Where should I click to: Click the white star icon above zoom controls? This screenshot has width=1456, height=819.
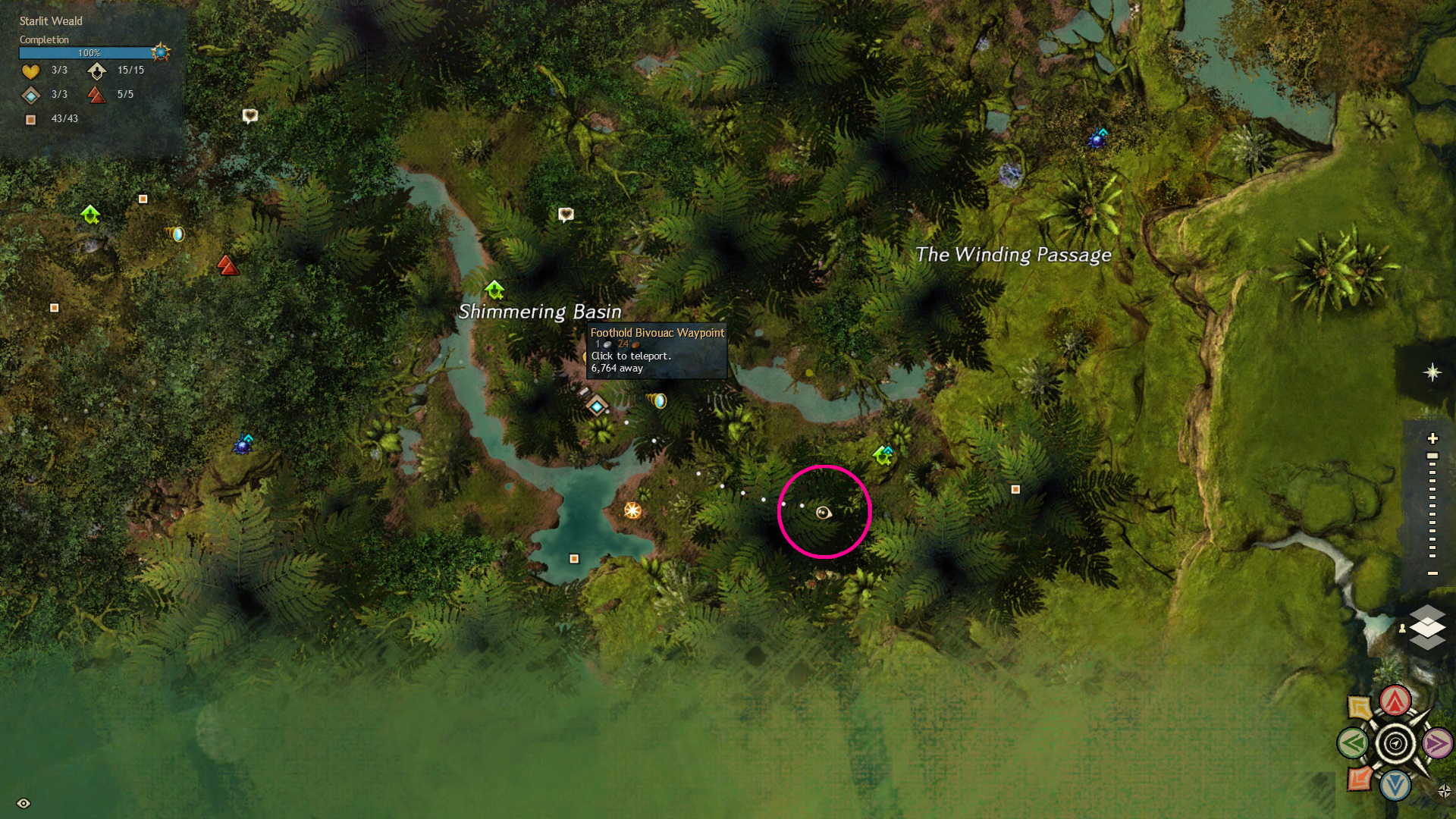1432,372
